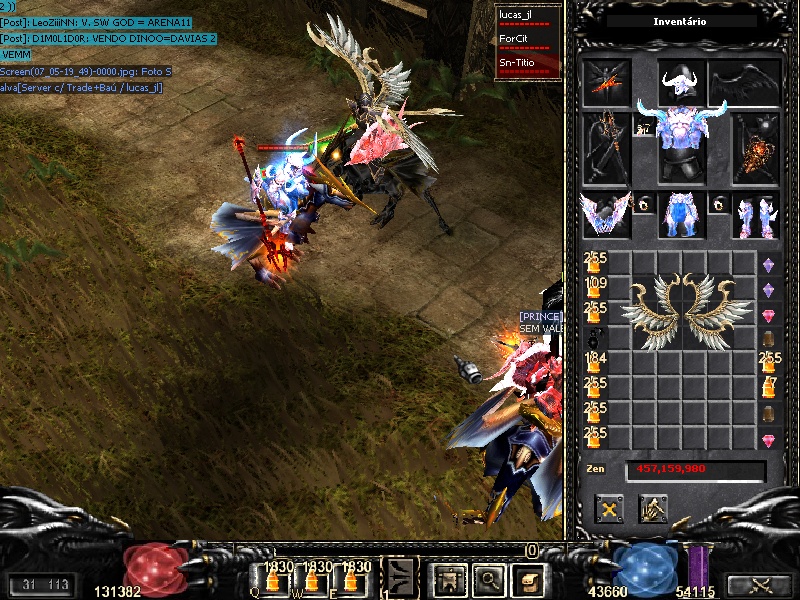Select the white-gold wings in the inventory grid
This screenshot has width=800, height=600.
click(x=686, y=310)
